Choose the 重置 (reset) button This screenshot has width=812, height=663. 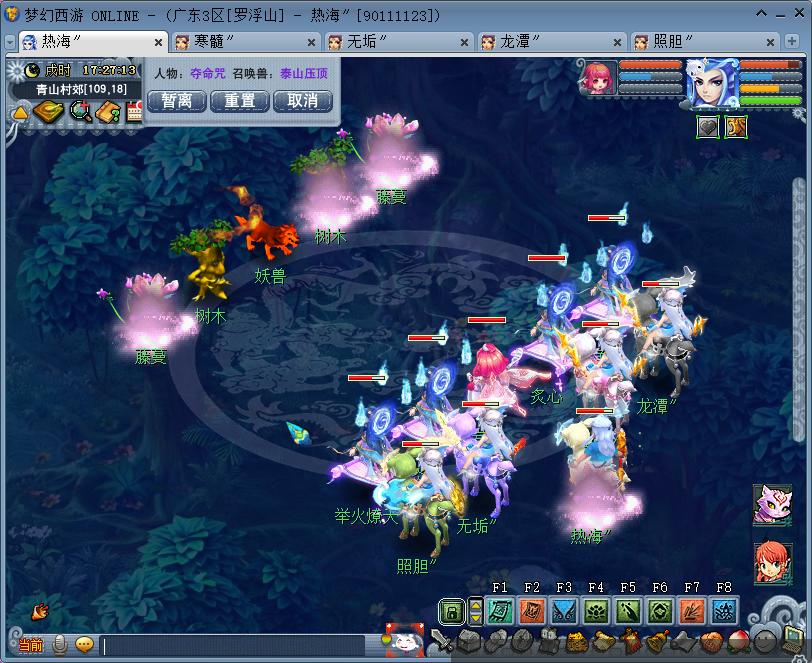pos(240,101)
